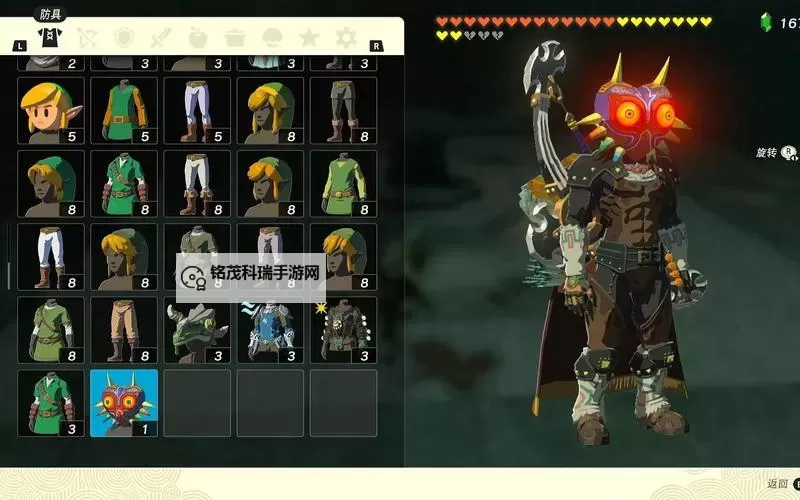This screenshot has height=500, width=800.
Task: Open the star key items tab
Action: click(x=309, y=39)
